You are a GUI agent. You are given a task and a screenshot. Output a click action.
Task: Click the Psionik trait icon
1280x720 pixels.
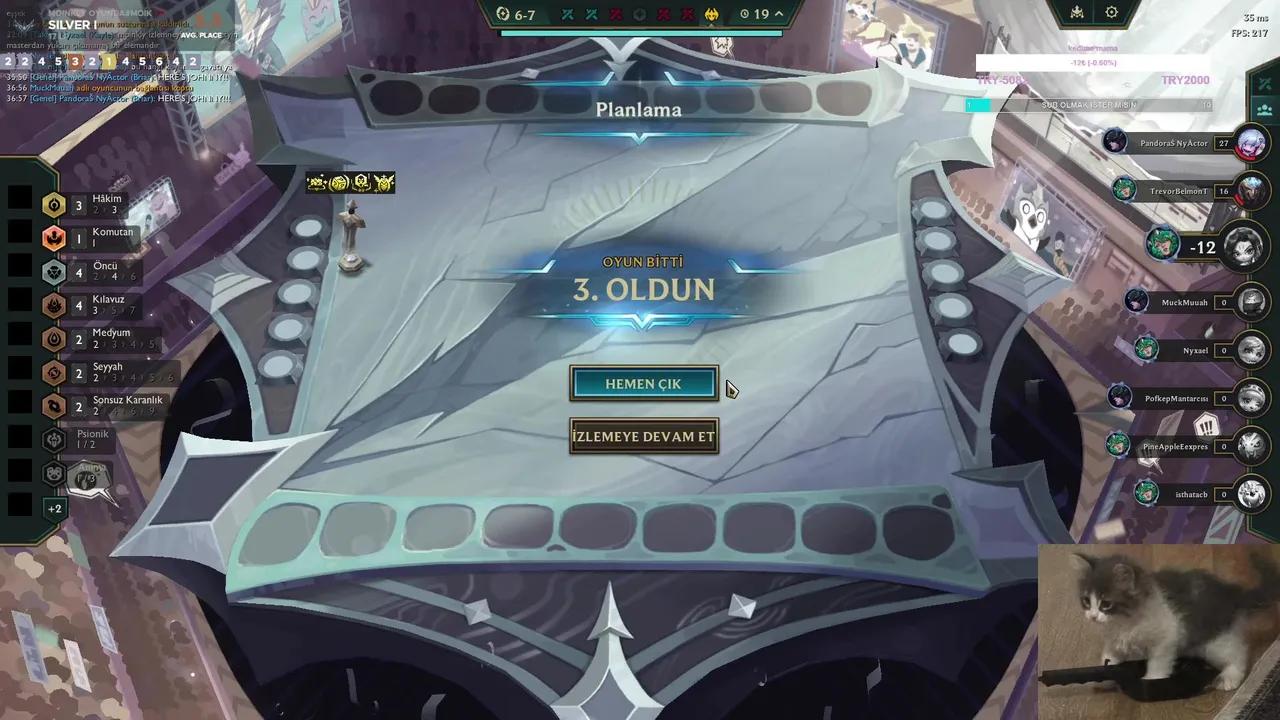coord(54,439)
